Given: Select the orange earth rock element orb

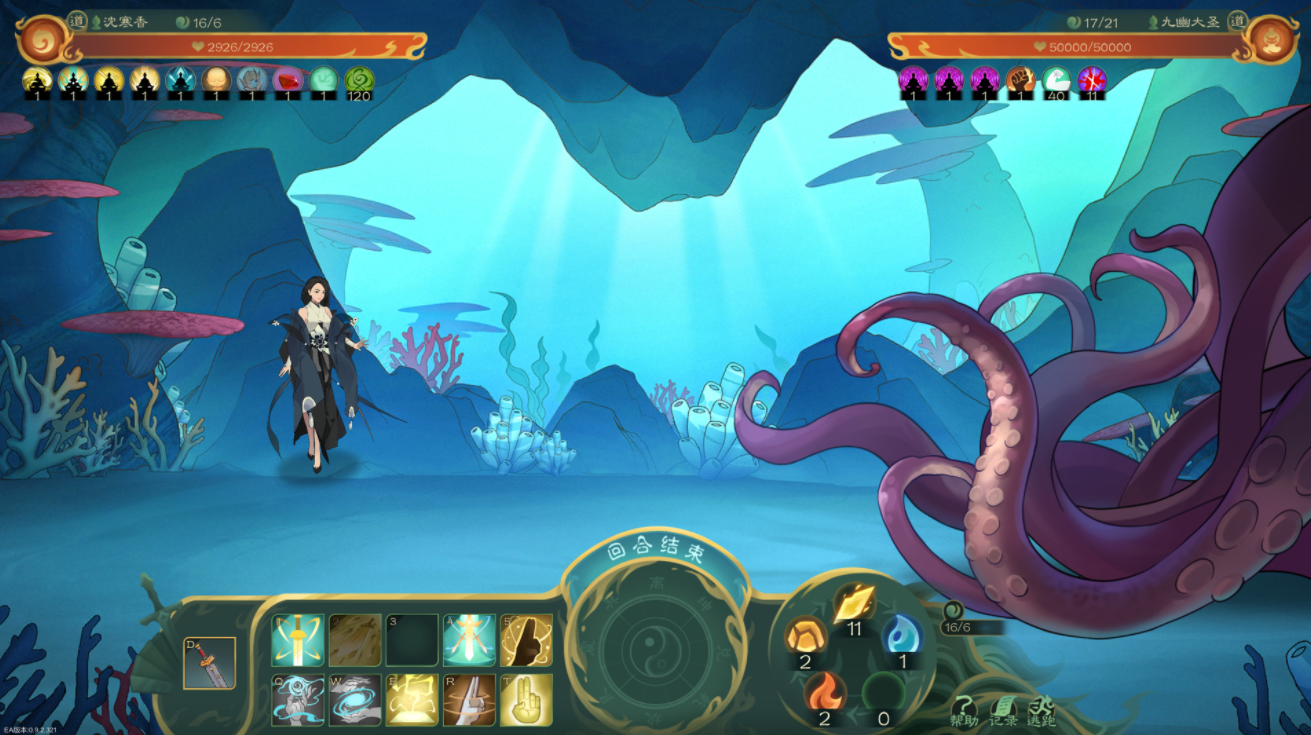Looking at the screenshot, I should (805, 635).
